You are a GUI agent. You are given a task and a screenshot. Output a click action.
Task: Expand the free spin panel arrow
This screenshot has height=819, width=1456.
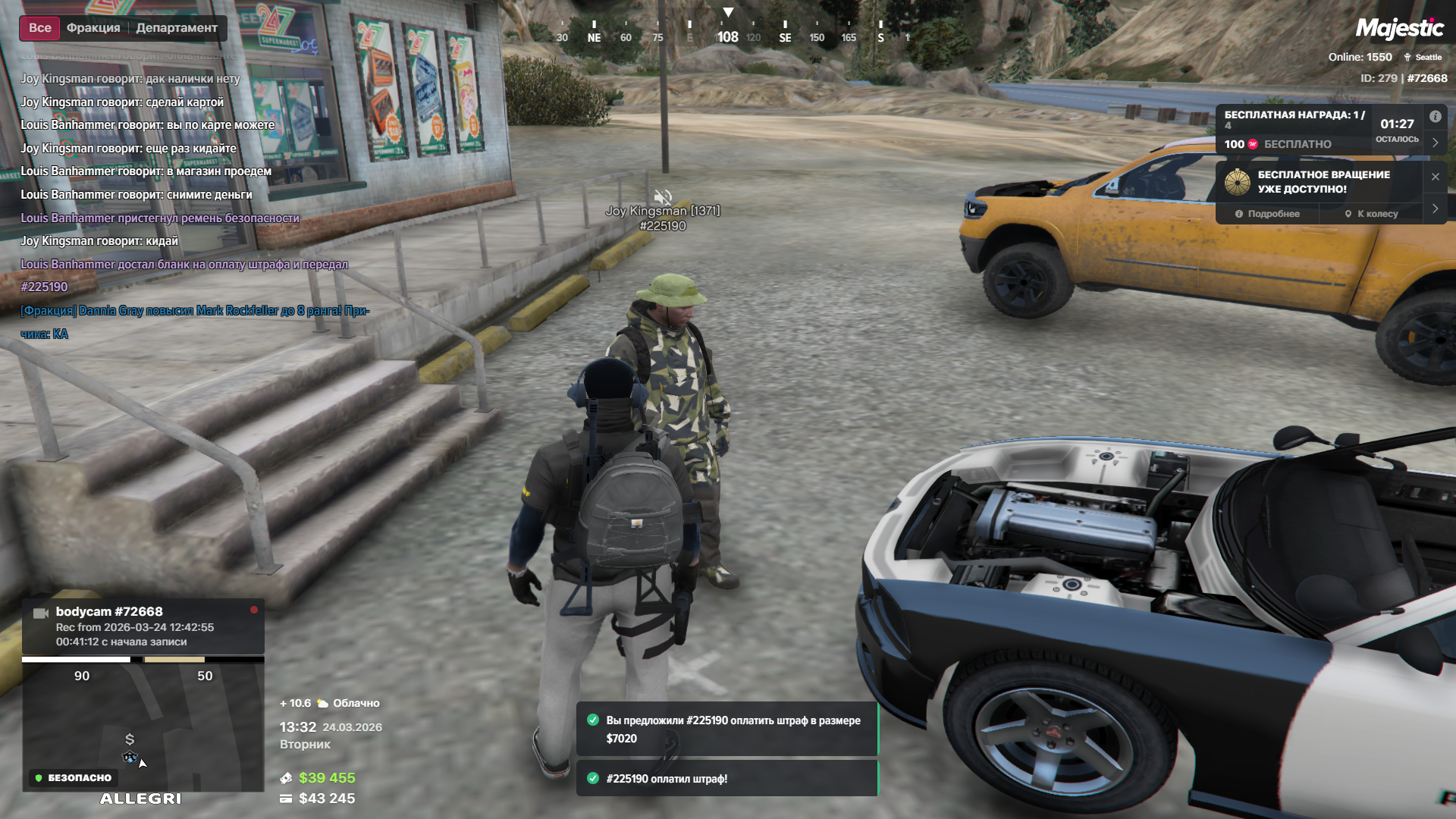(x=1435, y=209)
